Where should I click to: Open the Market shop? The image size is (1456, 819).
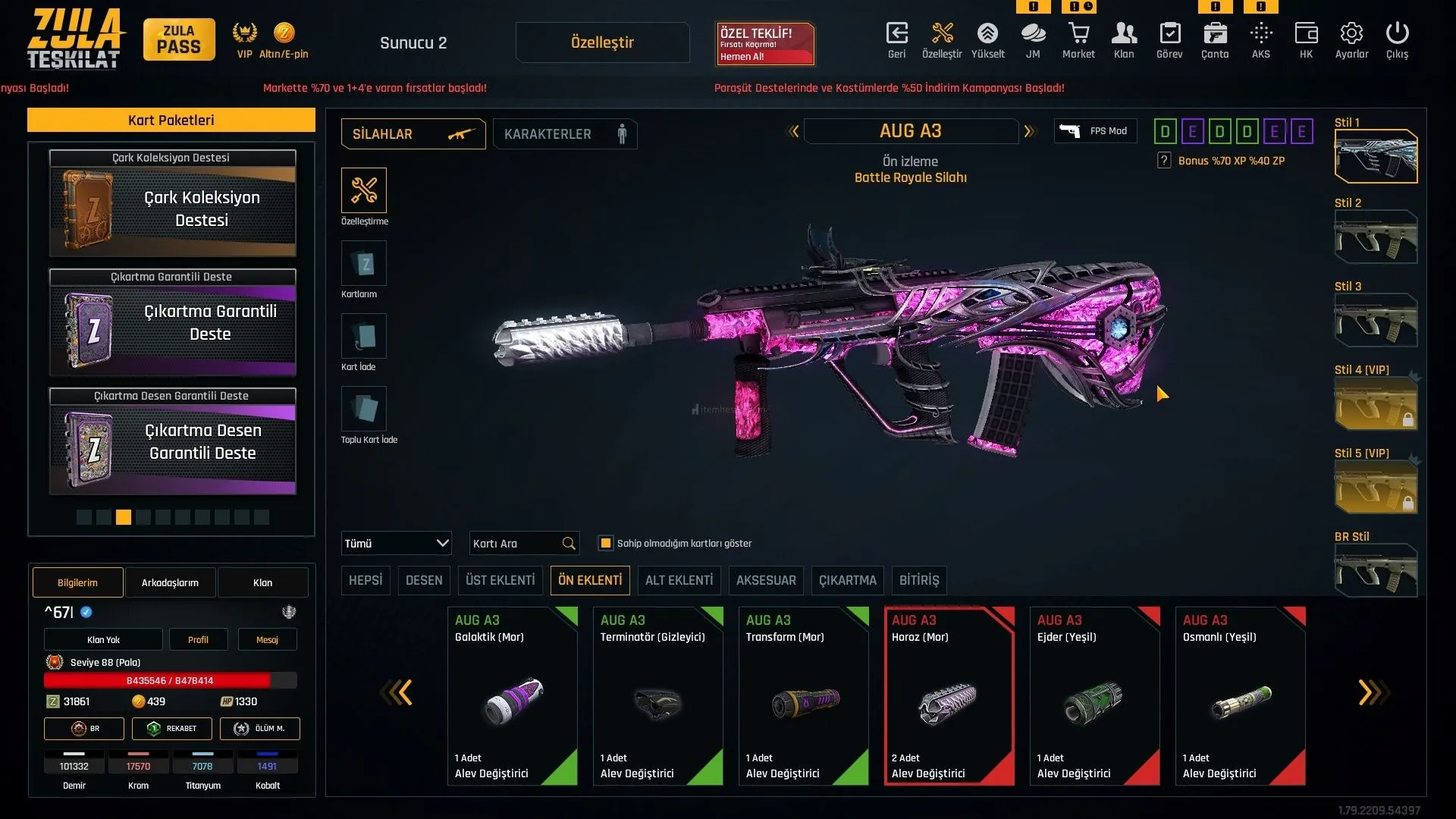[x=1078, y=40]
